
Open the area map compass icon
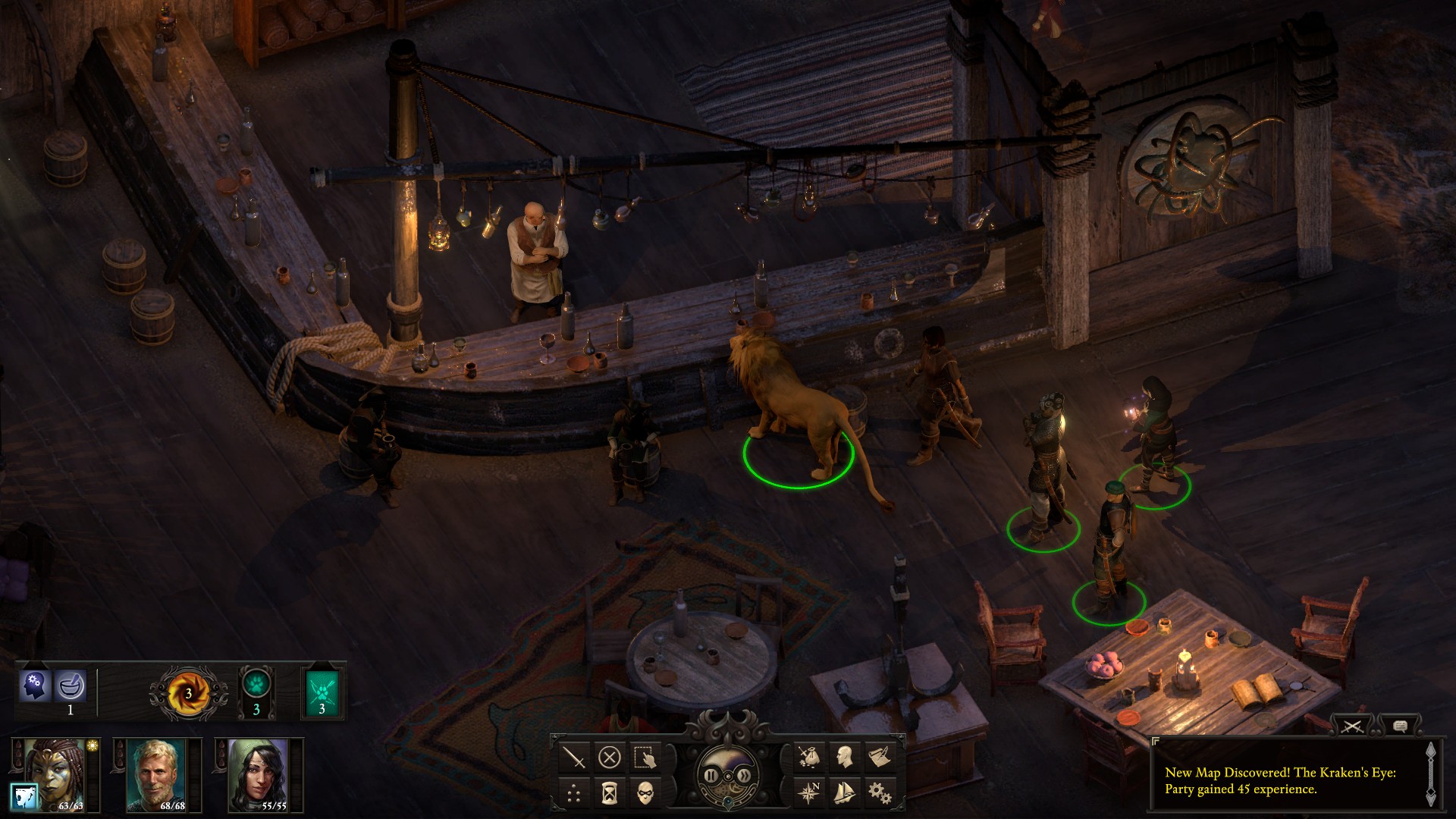point(809,793)
